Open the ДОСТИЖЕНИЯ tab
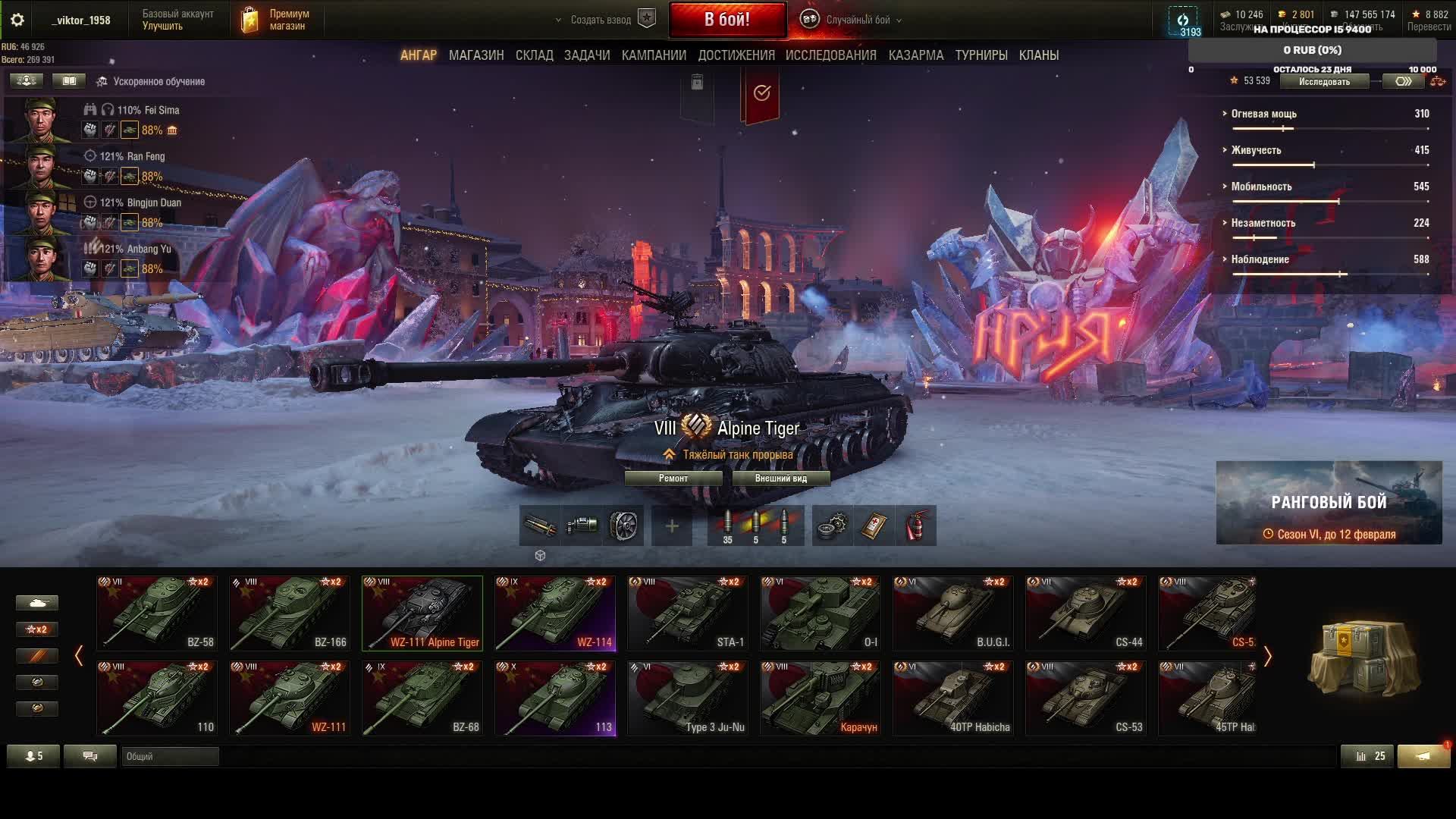 (736, 55)
